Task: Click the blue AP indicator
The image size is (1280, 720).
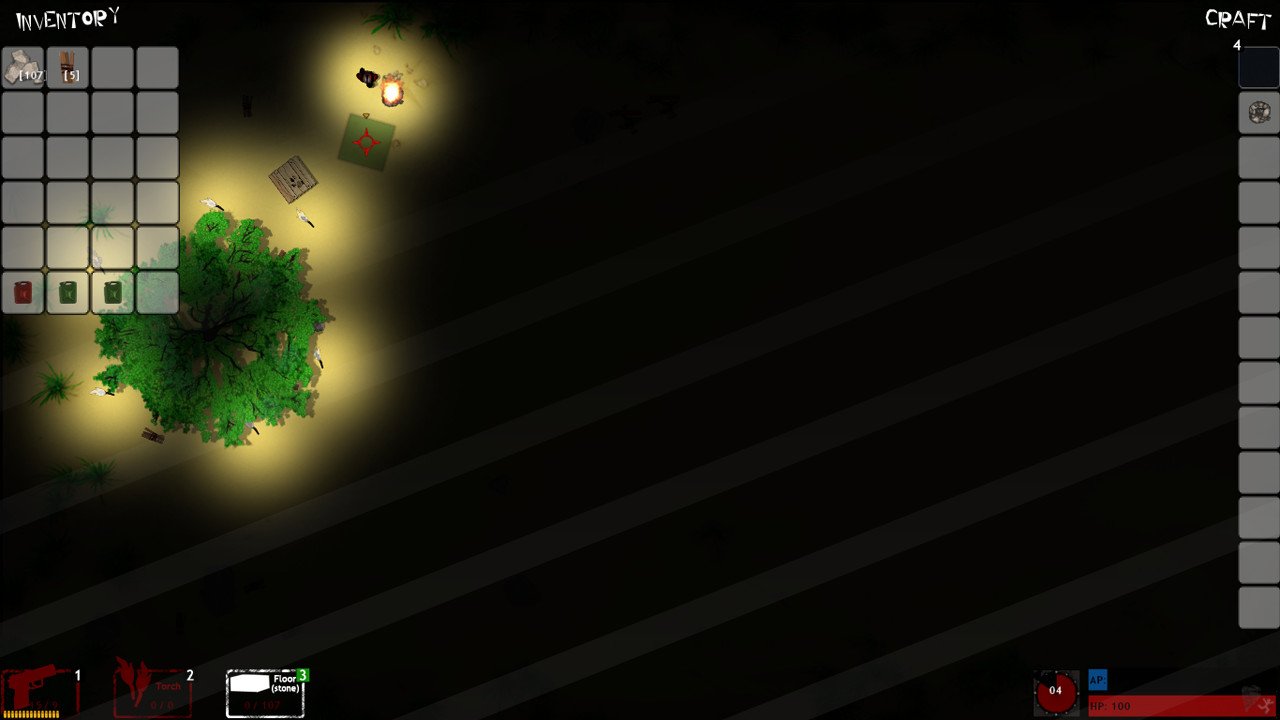Action: (x=1097, y=680)
